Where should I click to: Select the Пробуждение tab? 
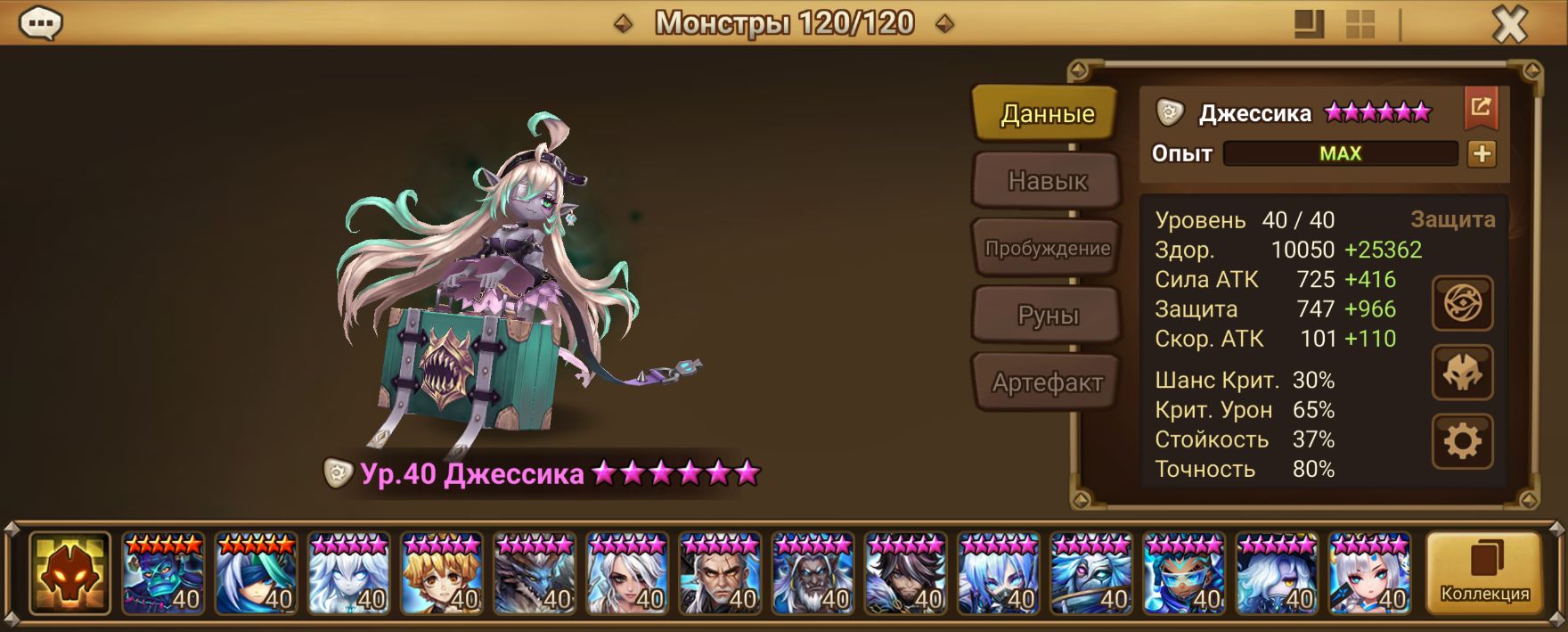coord(1047,249)
